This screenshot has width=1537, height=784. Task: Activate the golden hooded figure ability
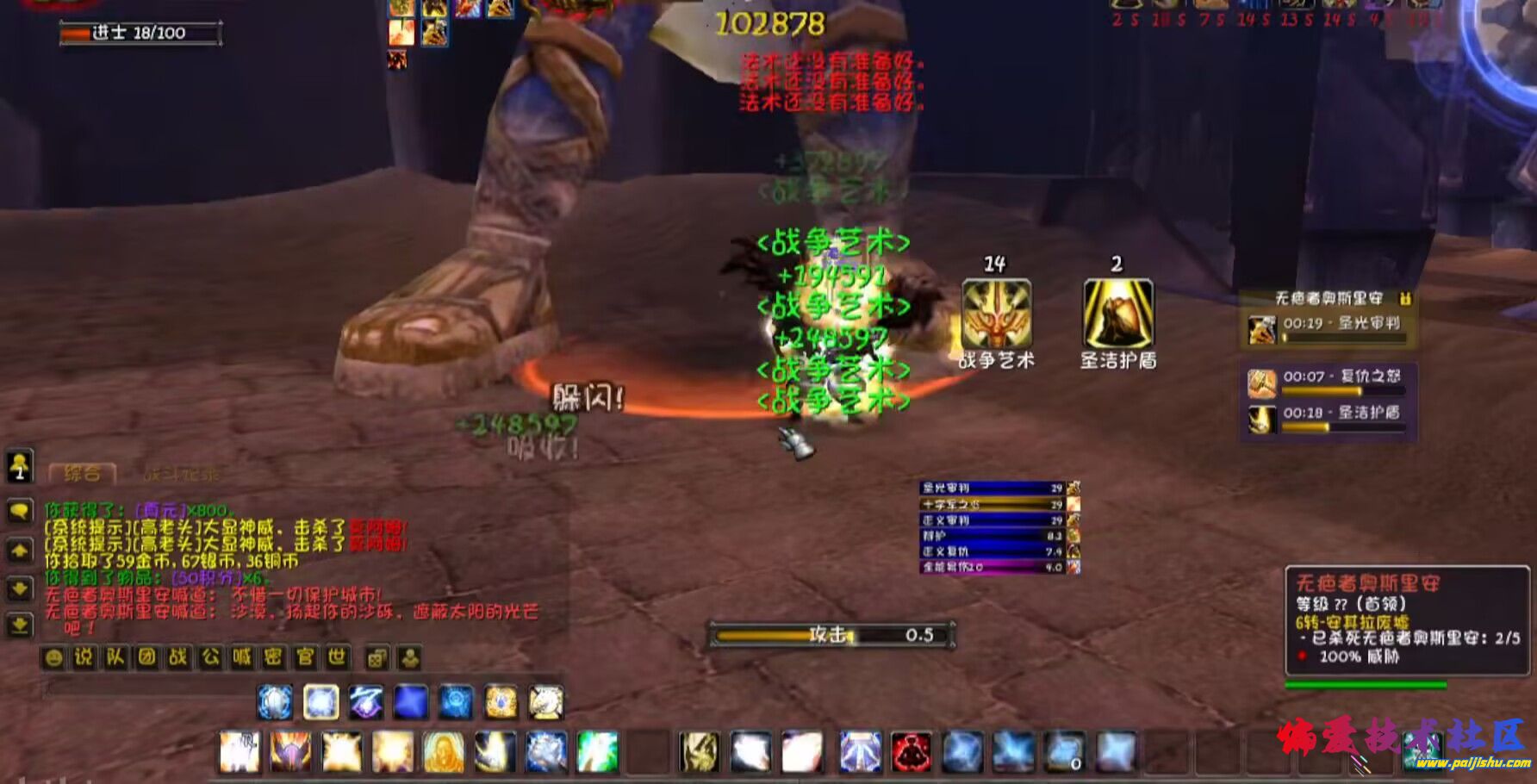click(x=443, y=752)
